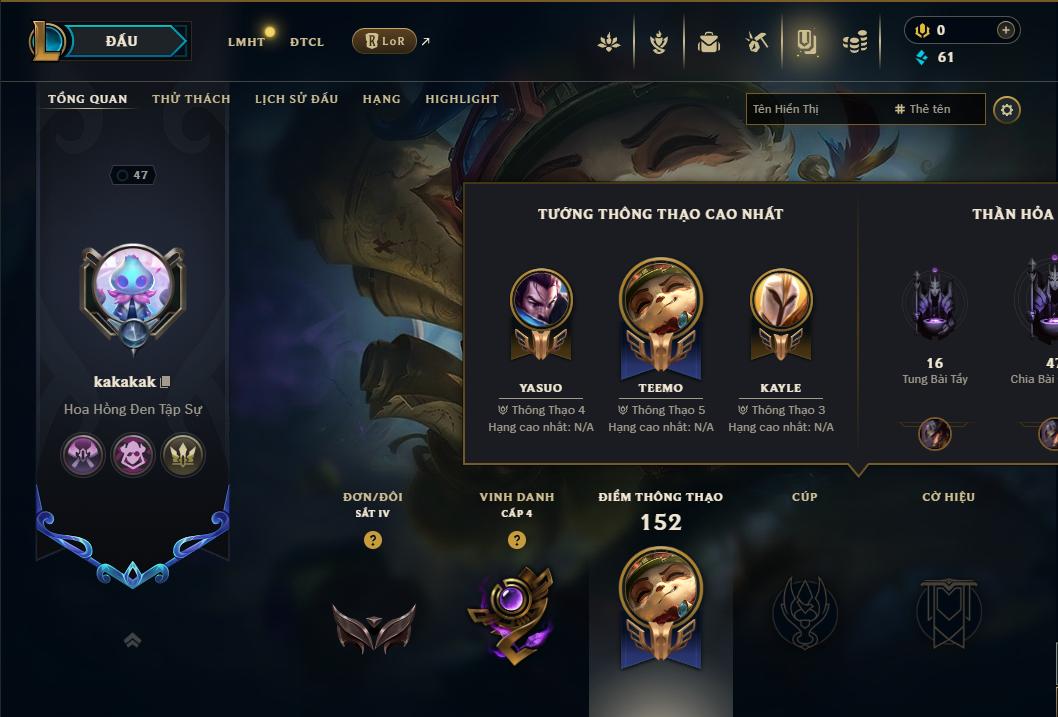1058x717 pixels.
Task: Select the Tổng Quan tab
Action: pyautogui.click(x=88, y=99)
